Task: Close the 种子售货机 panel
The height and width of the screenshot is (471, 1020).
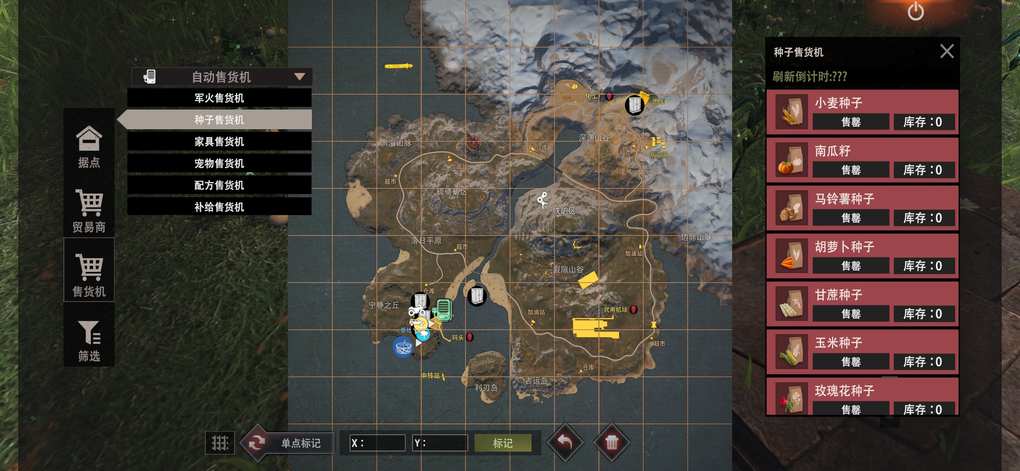Action: click(947, 52)
